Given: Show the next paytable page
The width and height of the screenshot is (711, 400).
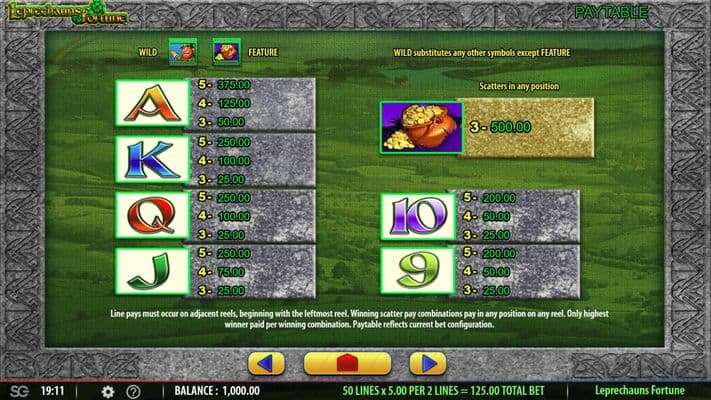Looking at the screenshot, I should coord(427,363).
